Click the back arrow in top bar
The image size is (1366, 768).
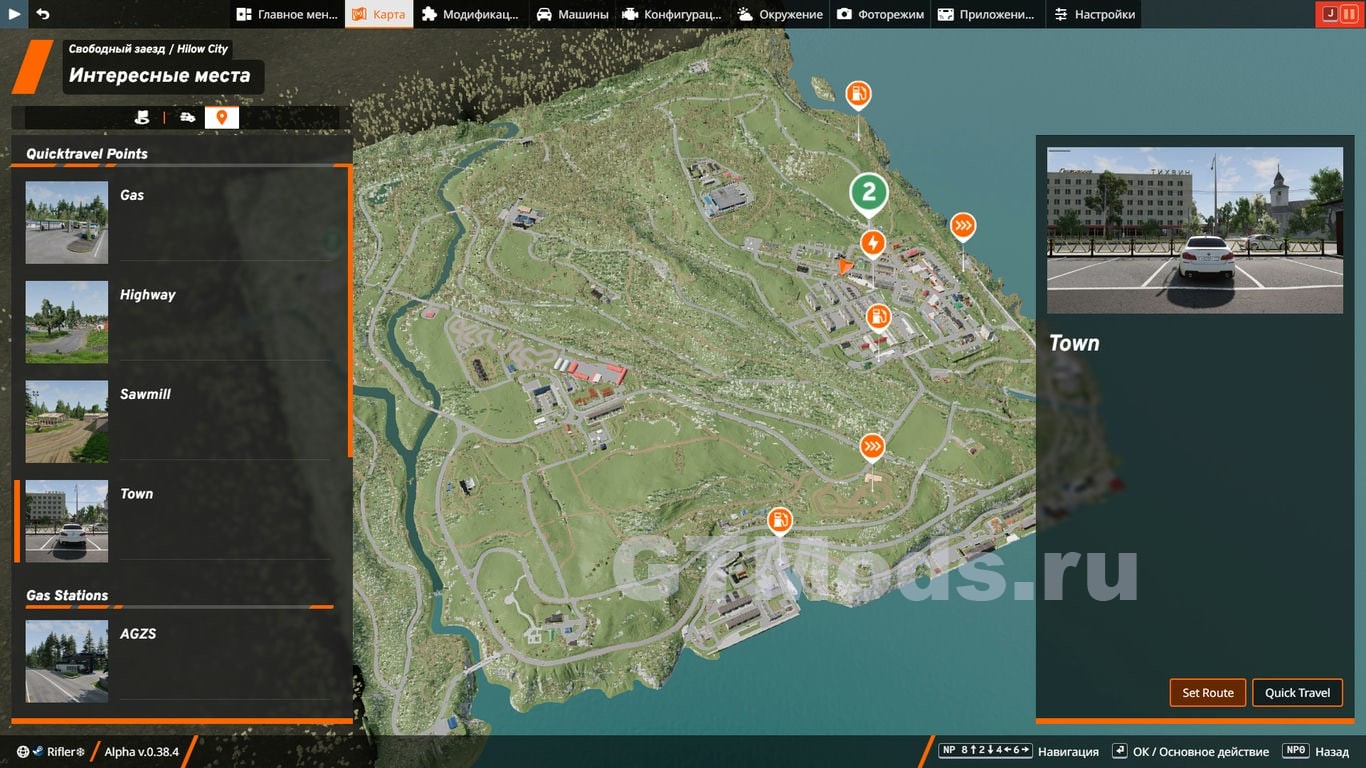(42, 14)
